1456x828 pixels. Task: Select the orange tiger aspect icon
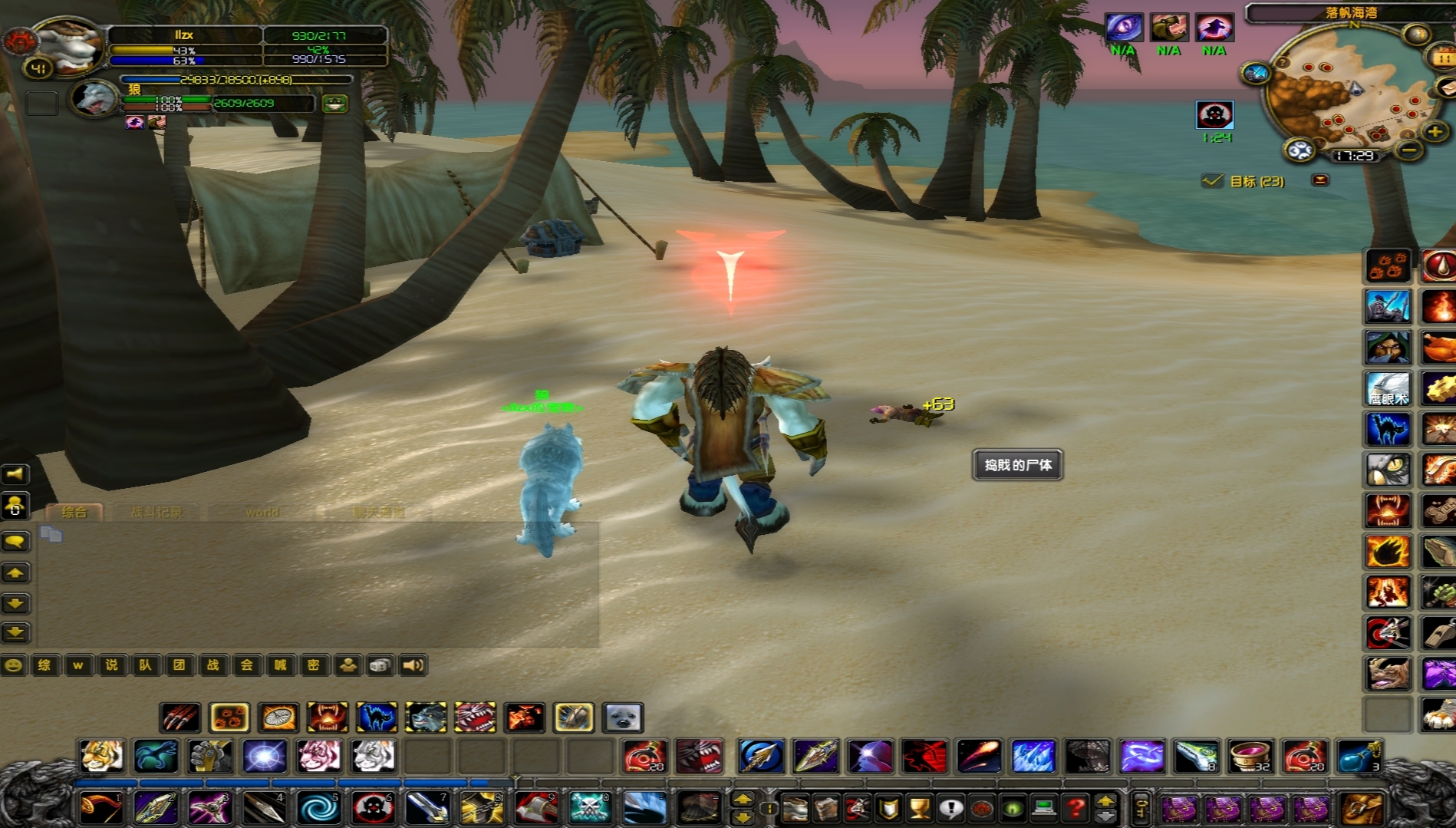click(102, 756)
